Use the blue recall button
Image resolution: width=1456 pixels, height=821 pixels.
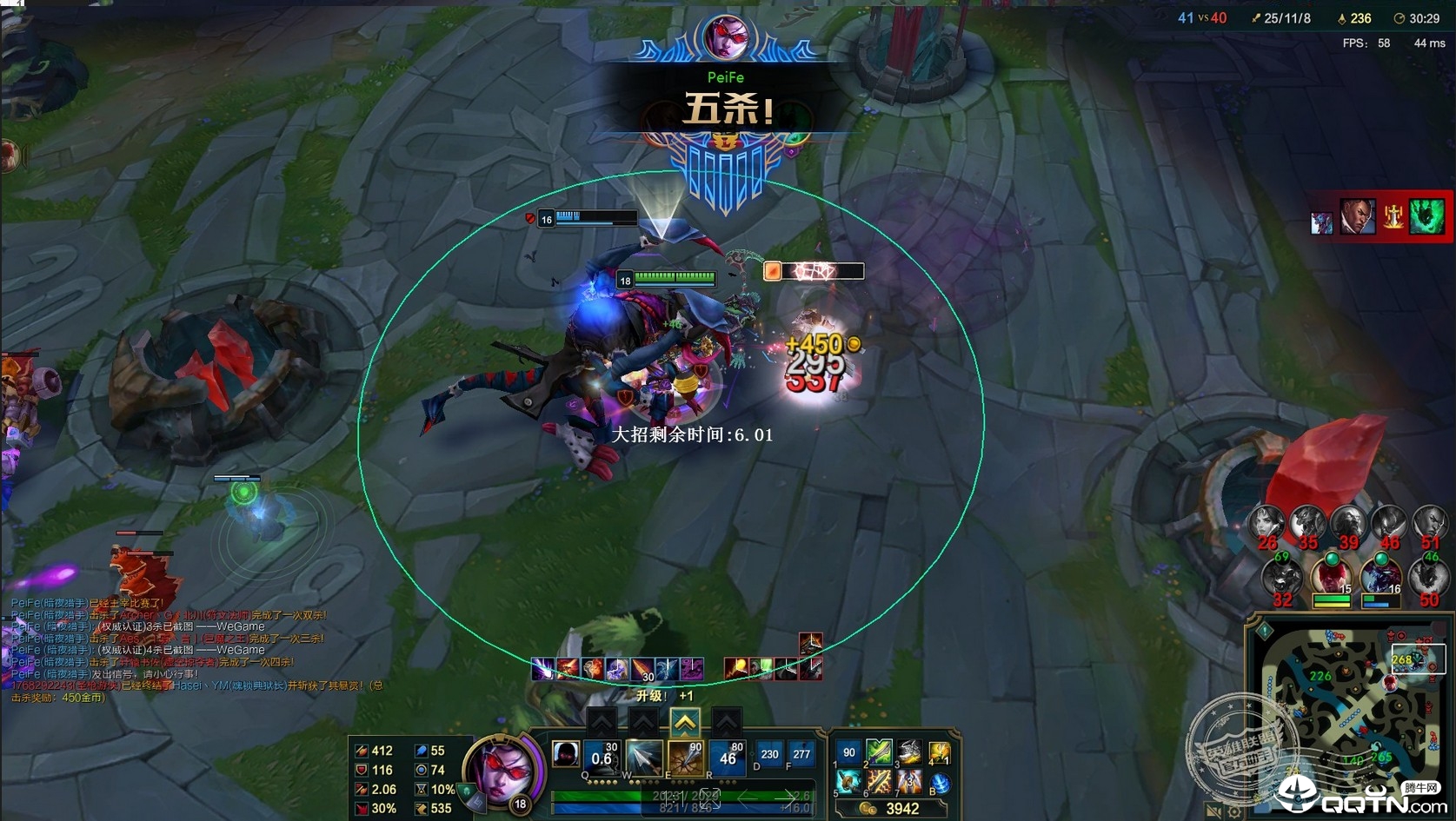940,784
